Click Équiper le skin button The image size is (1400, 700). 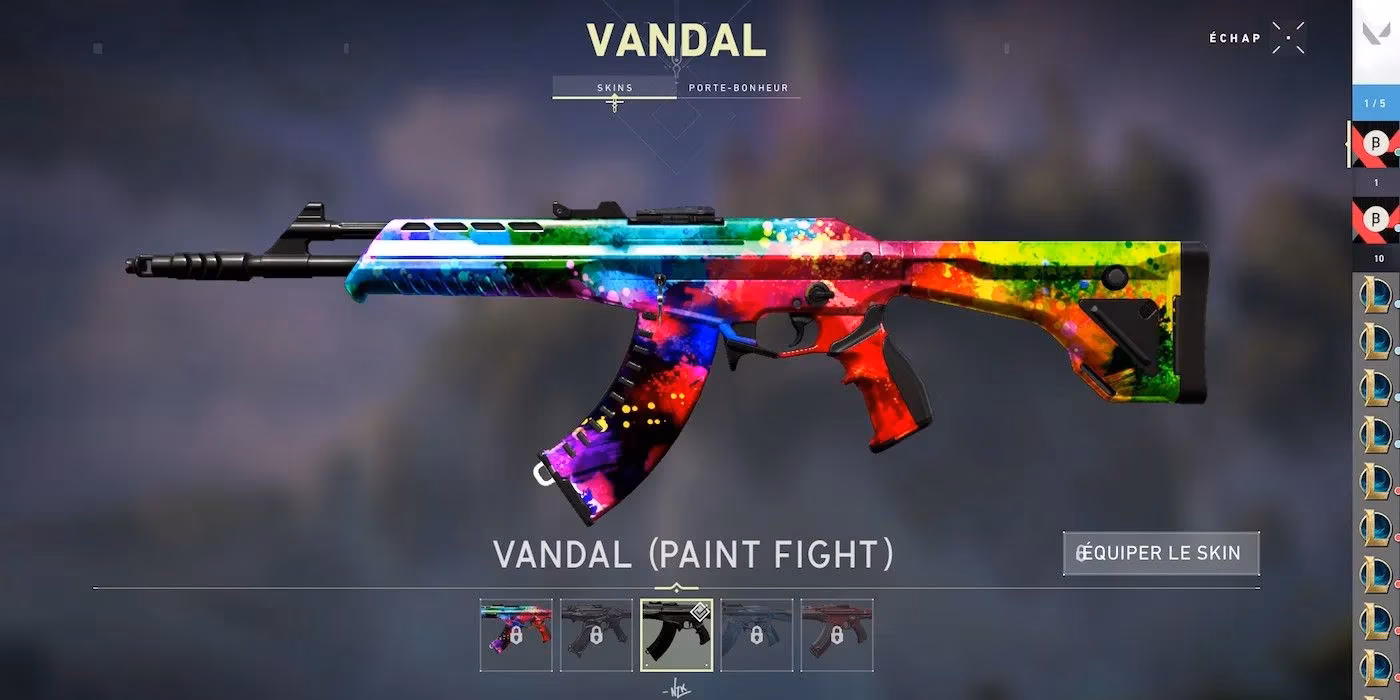tap(1160, 553)
